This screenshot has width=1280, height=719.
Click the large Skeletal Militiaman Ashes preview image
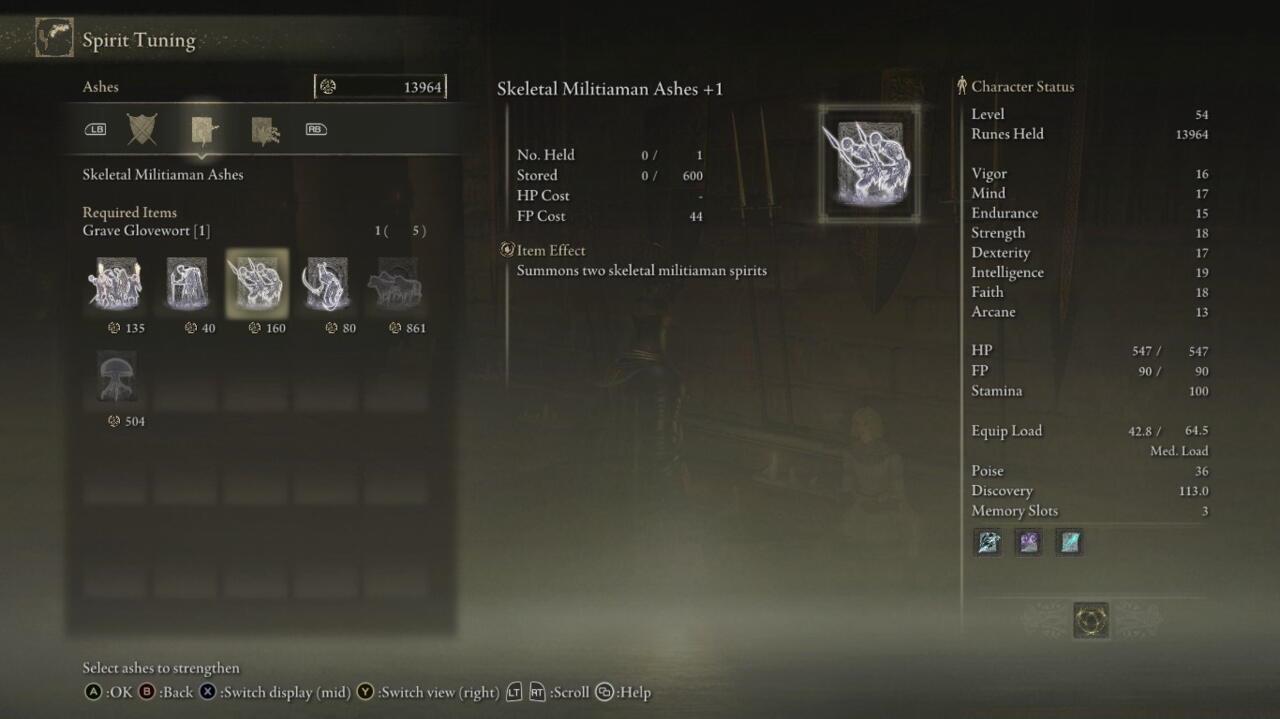868,163
